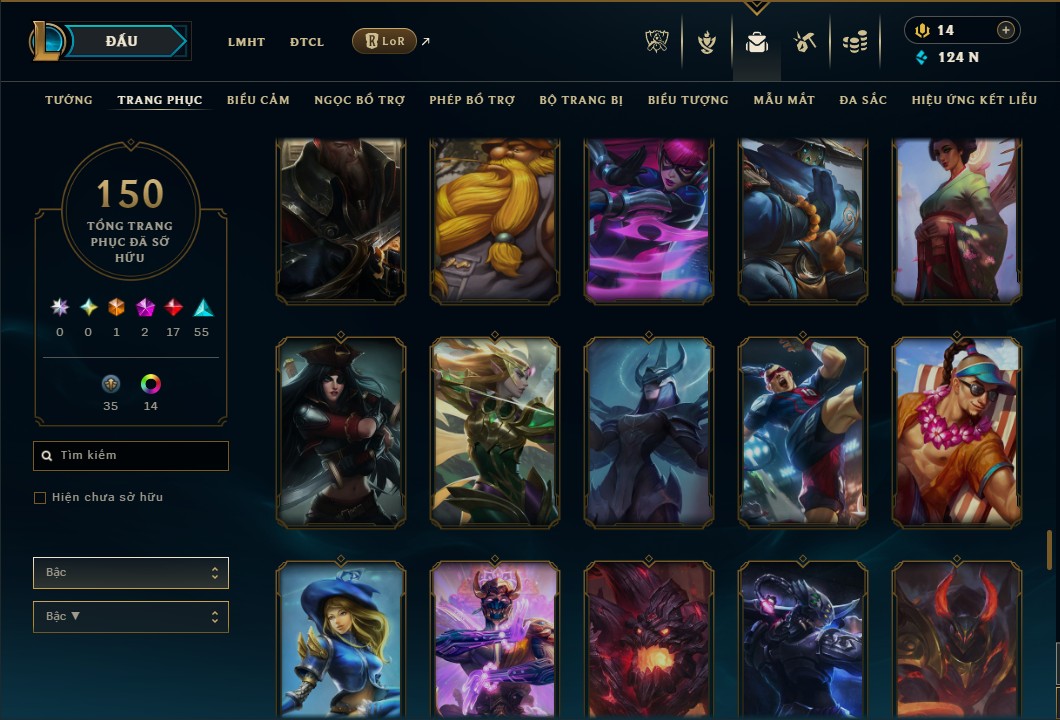Select the pool party skin with pink lei
The height and width of the screenshot is (720, 1060).
pos(957,431)
